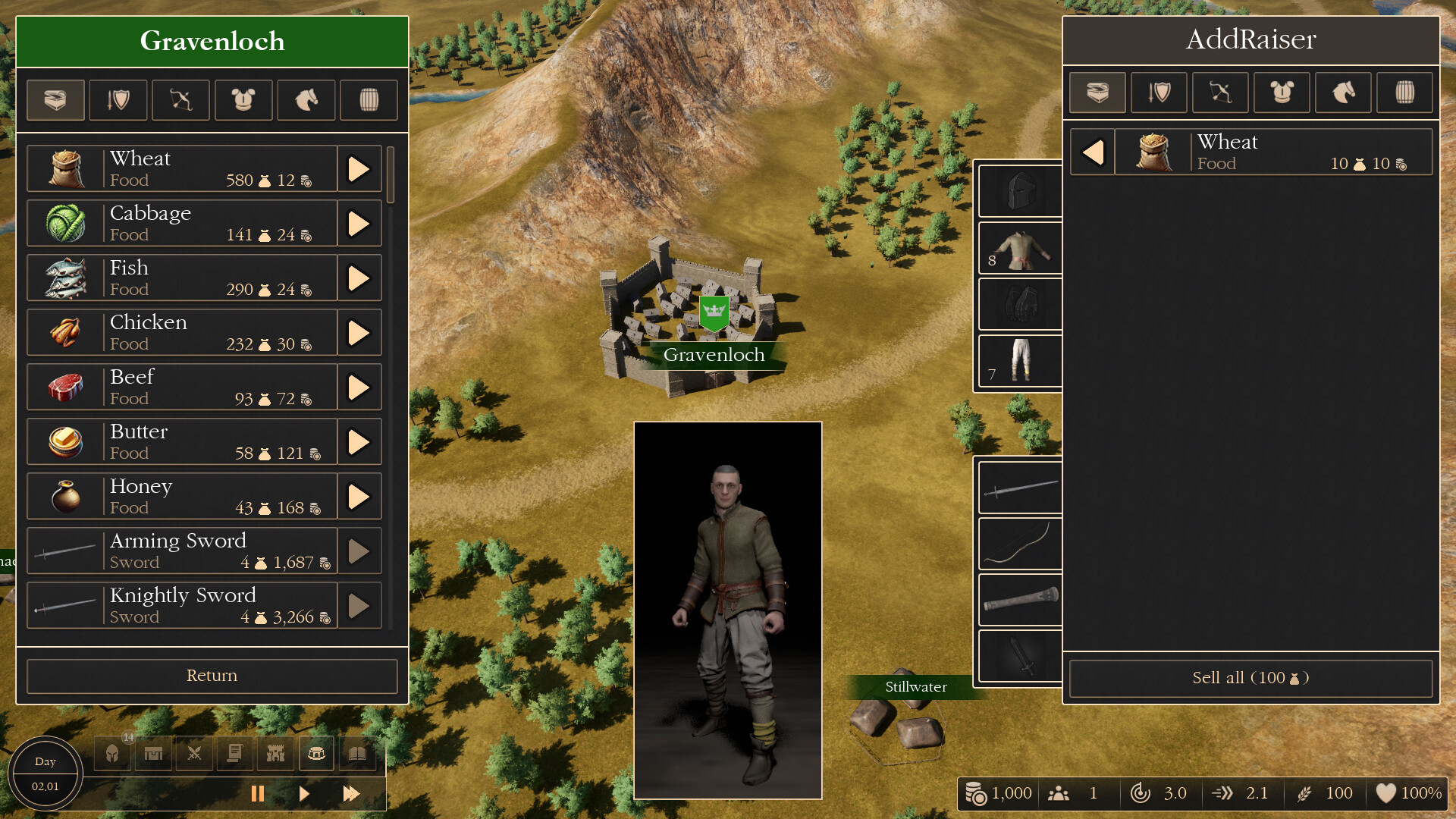
Task: Click Sell all for 100 gold
Action: [1251, 678]
